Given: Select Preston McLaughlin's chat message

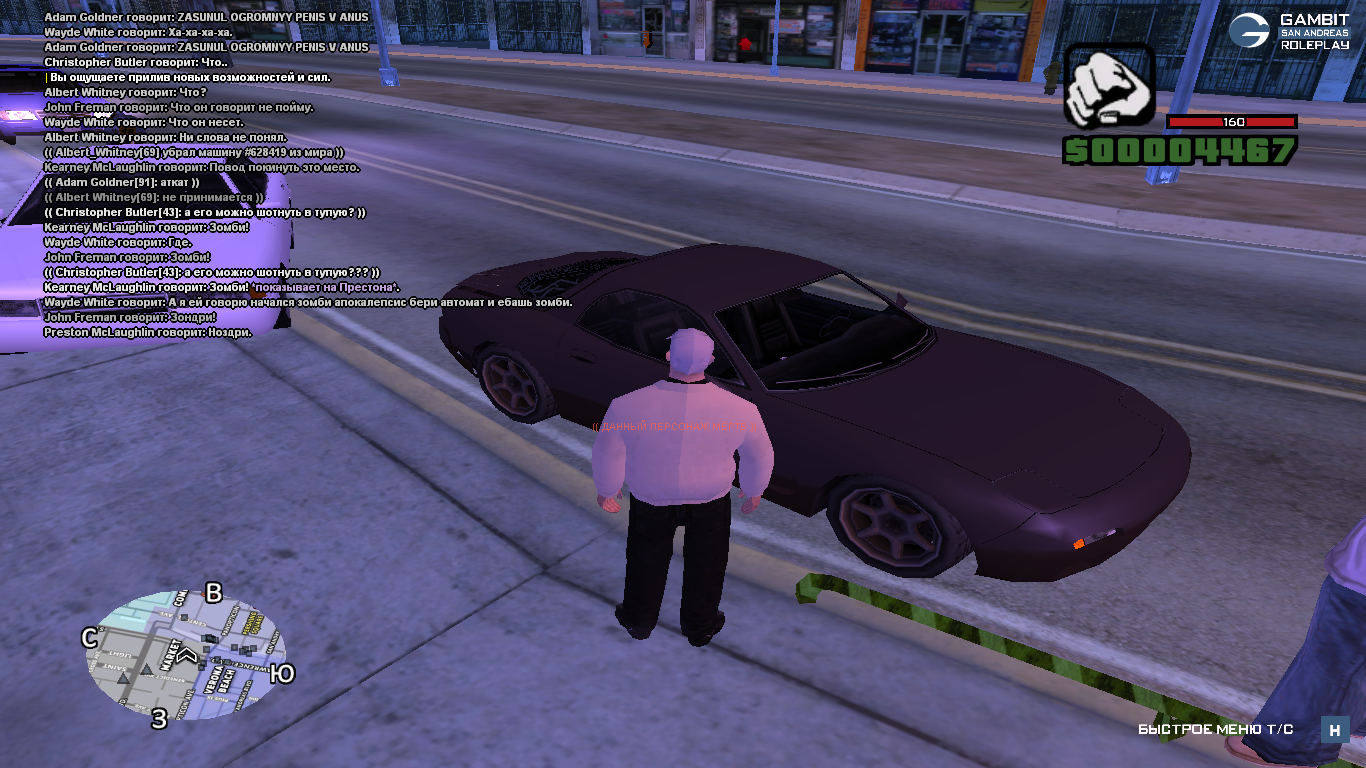Looking at the screenshot, I should pyautogui.click(x=148, y=332).
